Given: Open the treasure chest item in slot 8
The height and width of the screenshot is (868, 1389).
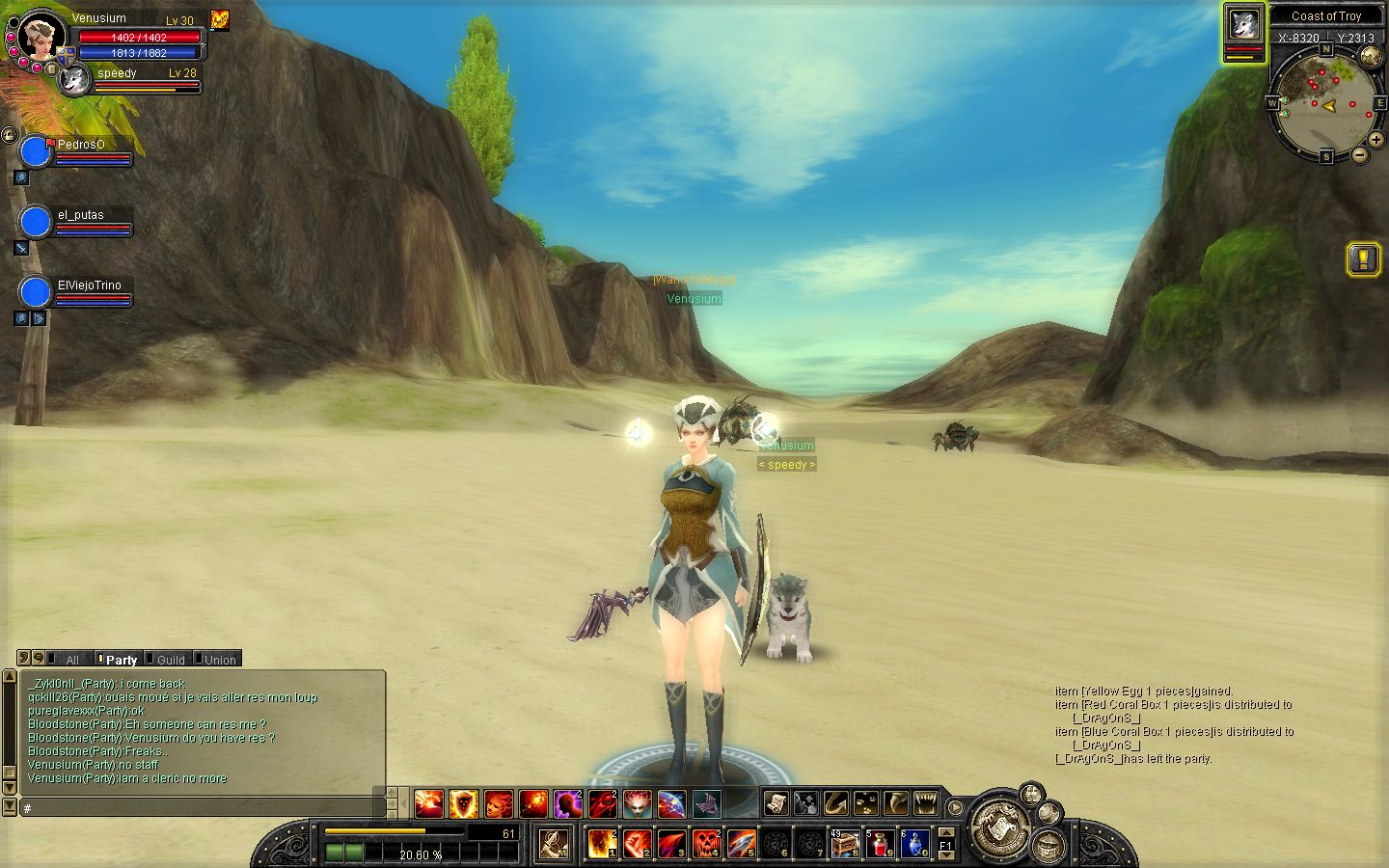Looking at the screenshot, I should (x=845, y=844).
